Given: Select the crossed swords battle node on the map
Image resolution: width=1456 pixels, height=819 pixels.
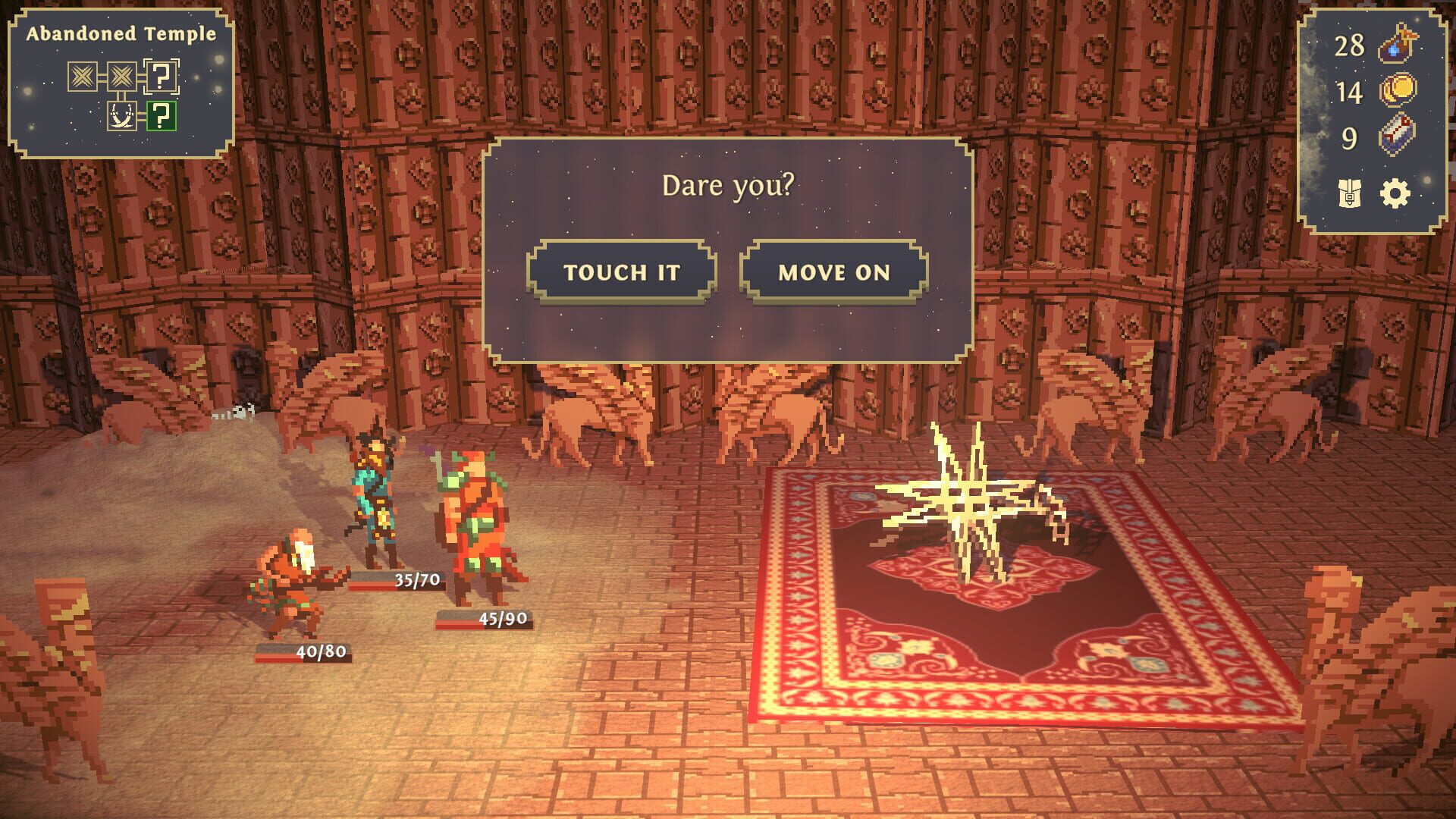Looking at the screenshot, I should pyautogui.click(x=121, y=116).
